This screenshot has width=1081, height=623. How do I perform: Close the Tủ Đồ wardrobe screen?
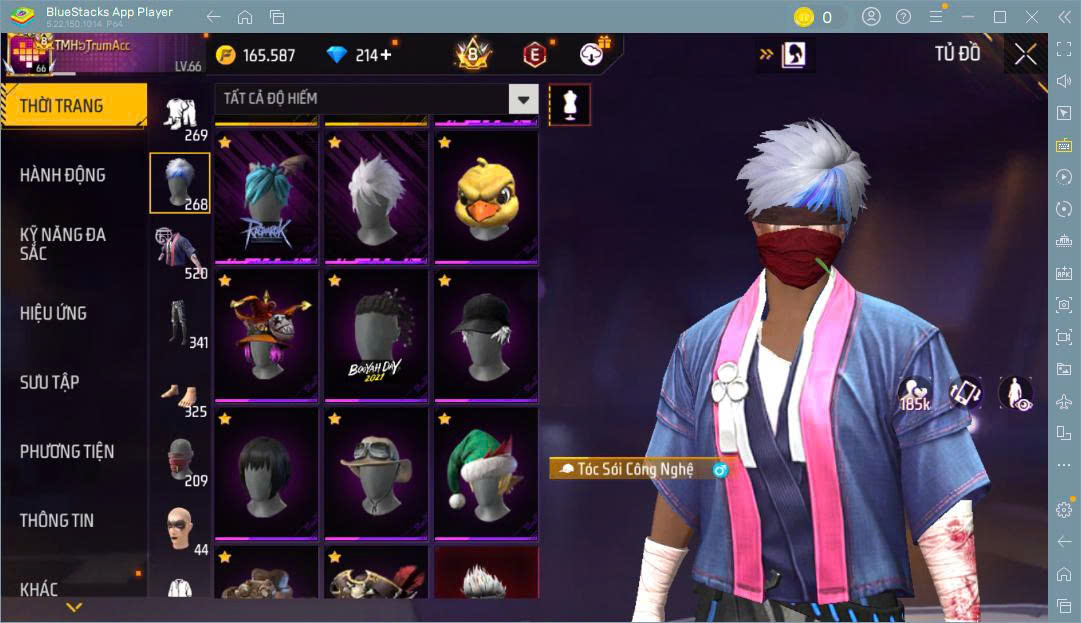[x=1025, y=55]
